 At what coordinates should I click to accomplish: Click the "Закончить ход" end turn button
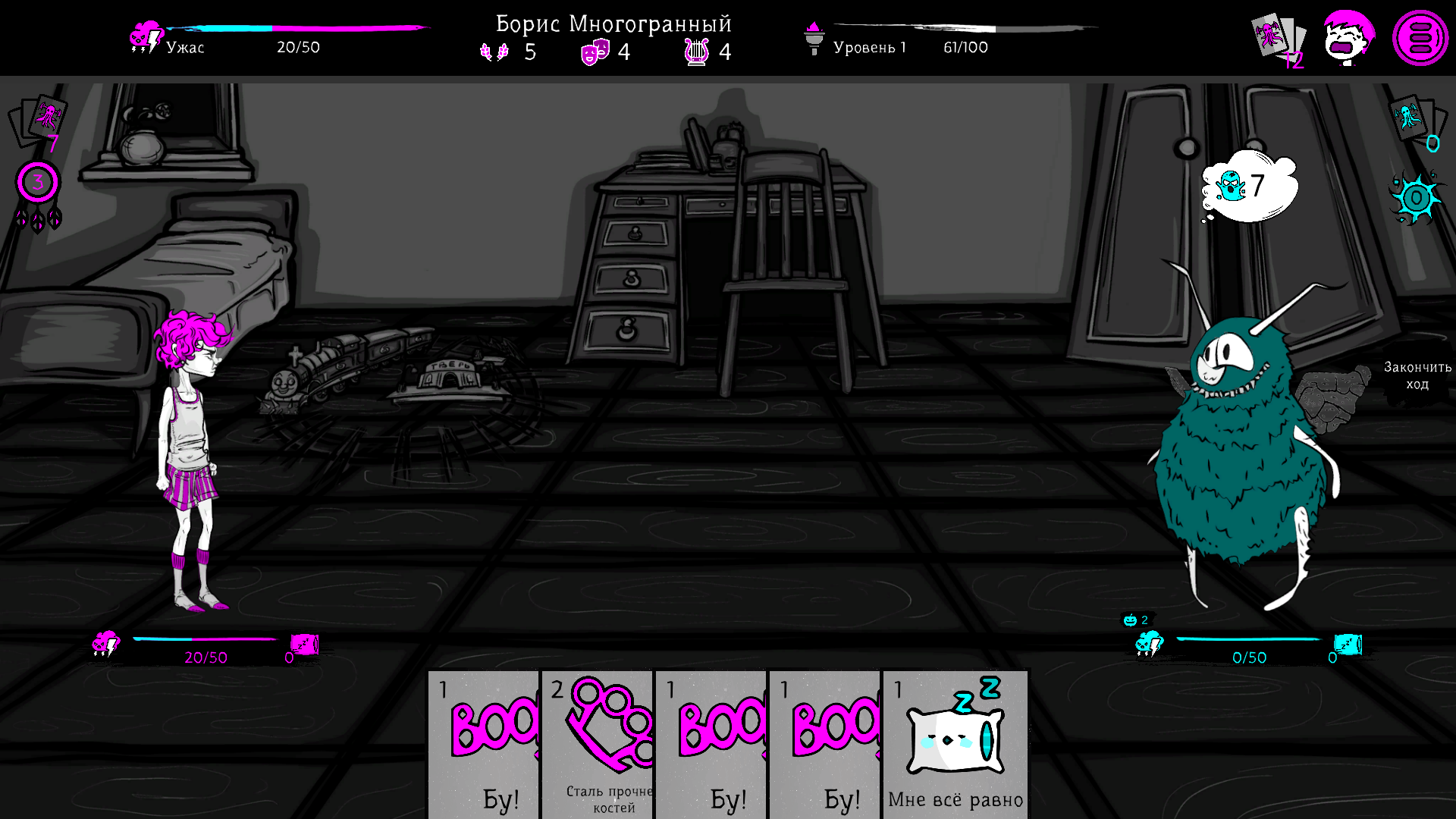(x=1417, y=375)
